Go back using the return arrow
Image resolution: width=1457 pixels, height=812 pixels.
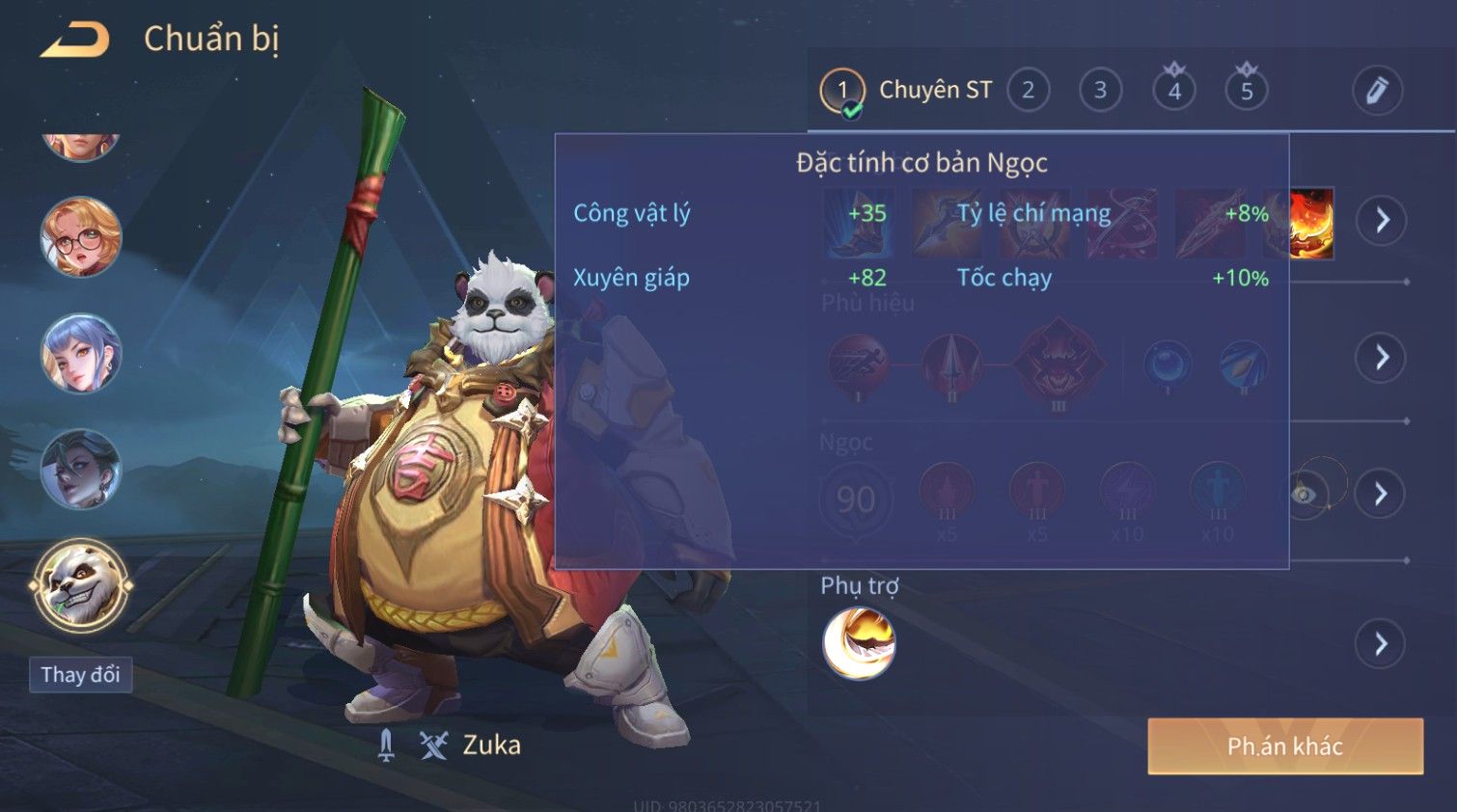75,41
